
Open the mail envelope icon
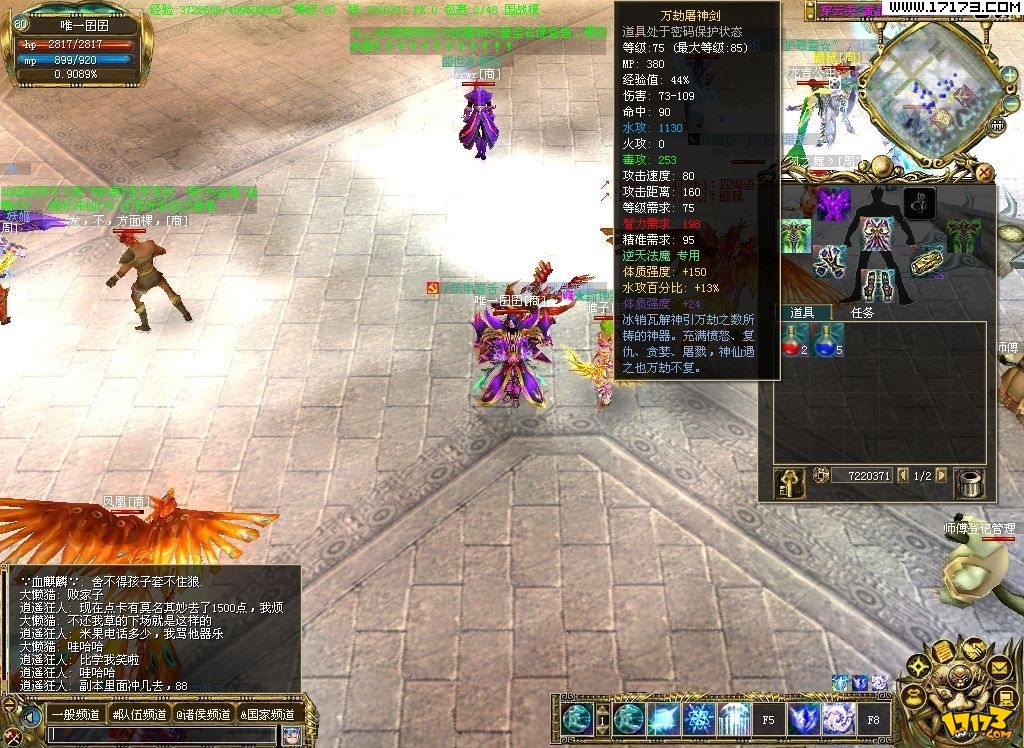point(999,666)
